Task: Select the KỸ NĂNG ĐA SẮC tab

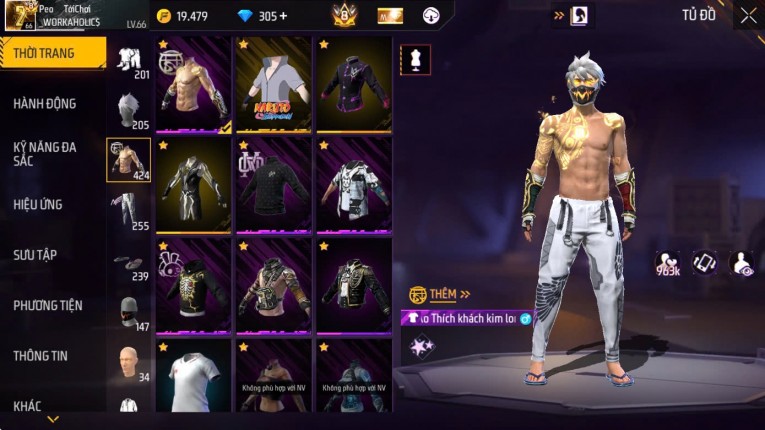Action: click(45, 153)
